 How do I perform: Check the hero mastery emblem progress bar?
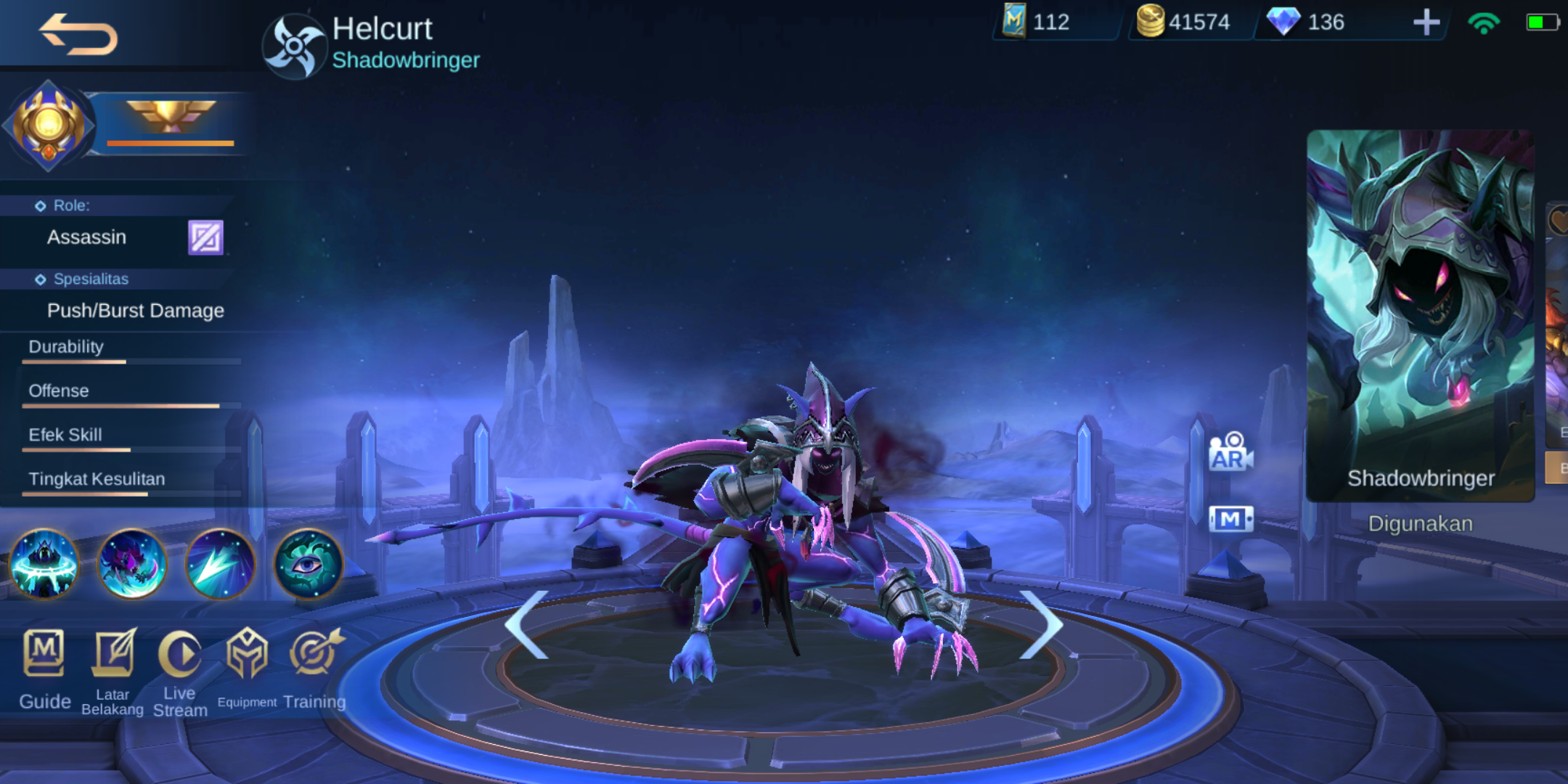171,143
